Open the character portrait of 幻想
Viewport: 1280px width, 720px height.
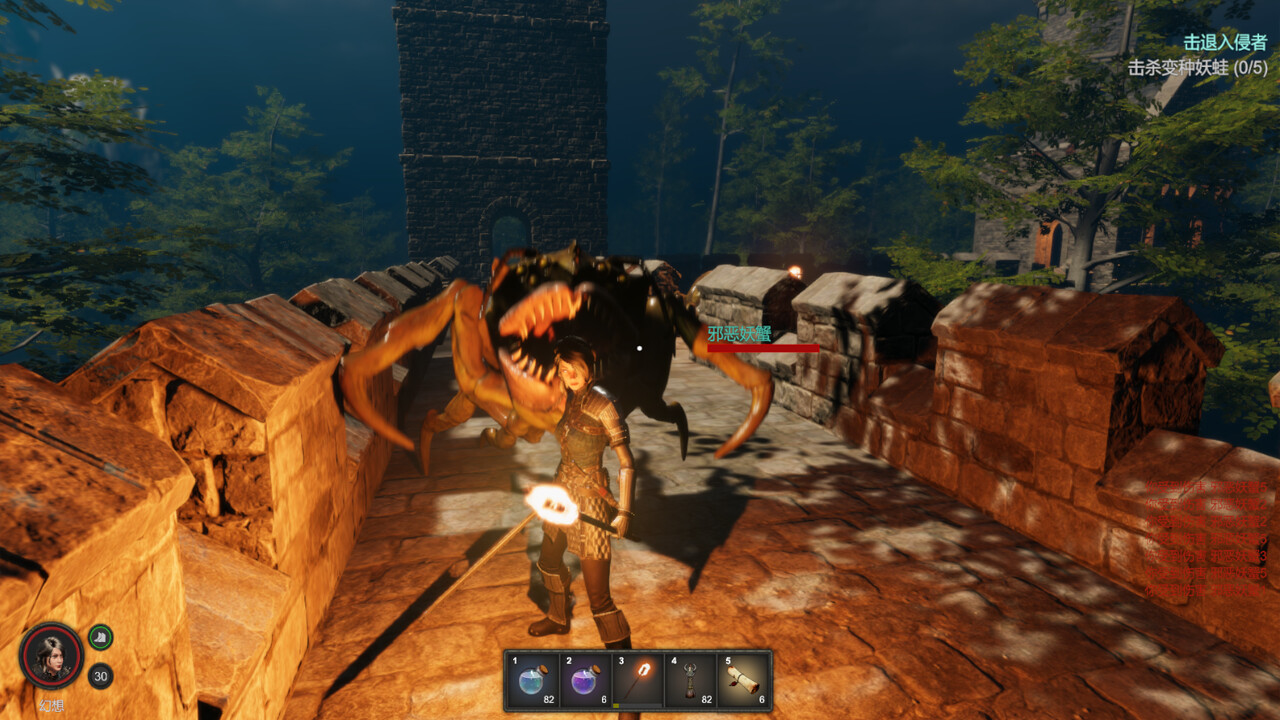(53, 654)
